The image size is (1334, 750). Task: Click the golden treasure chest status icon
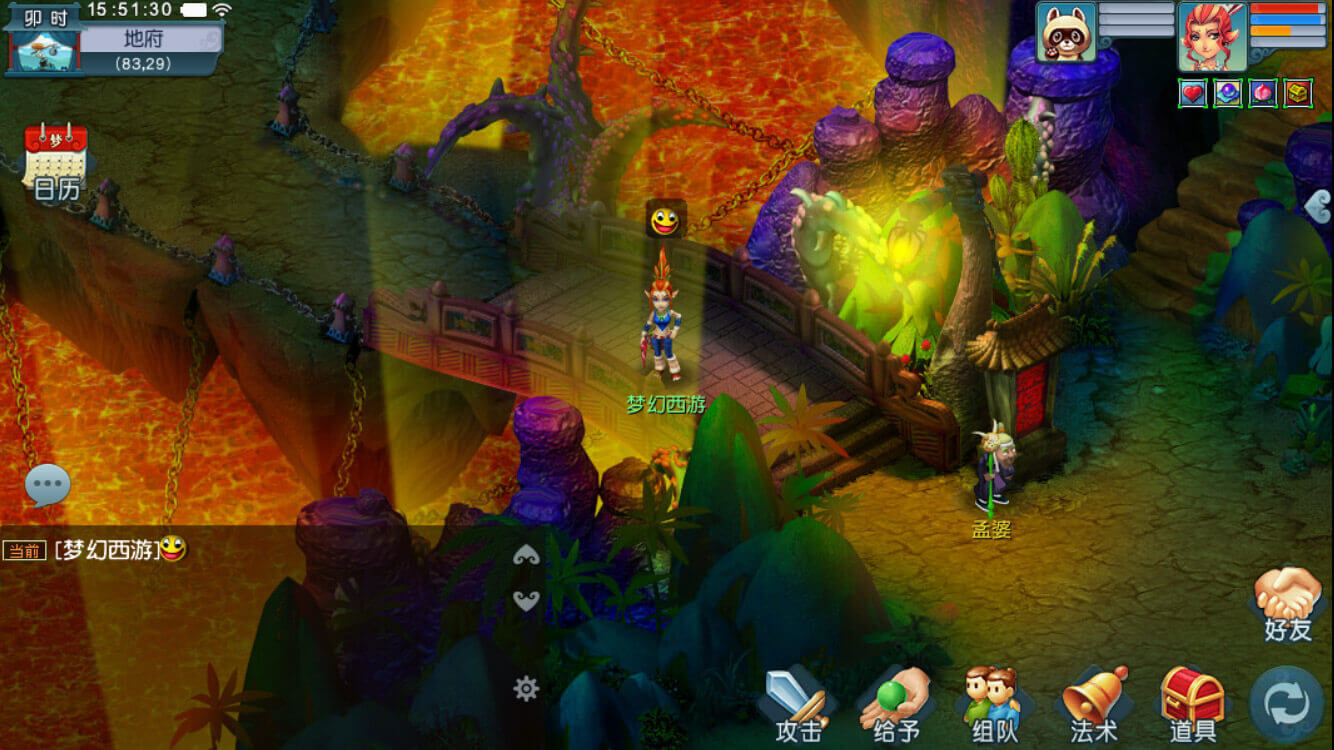point(1298,94)
